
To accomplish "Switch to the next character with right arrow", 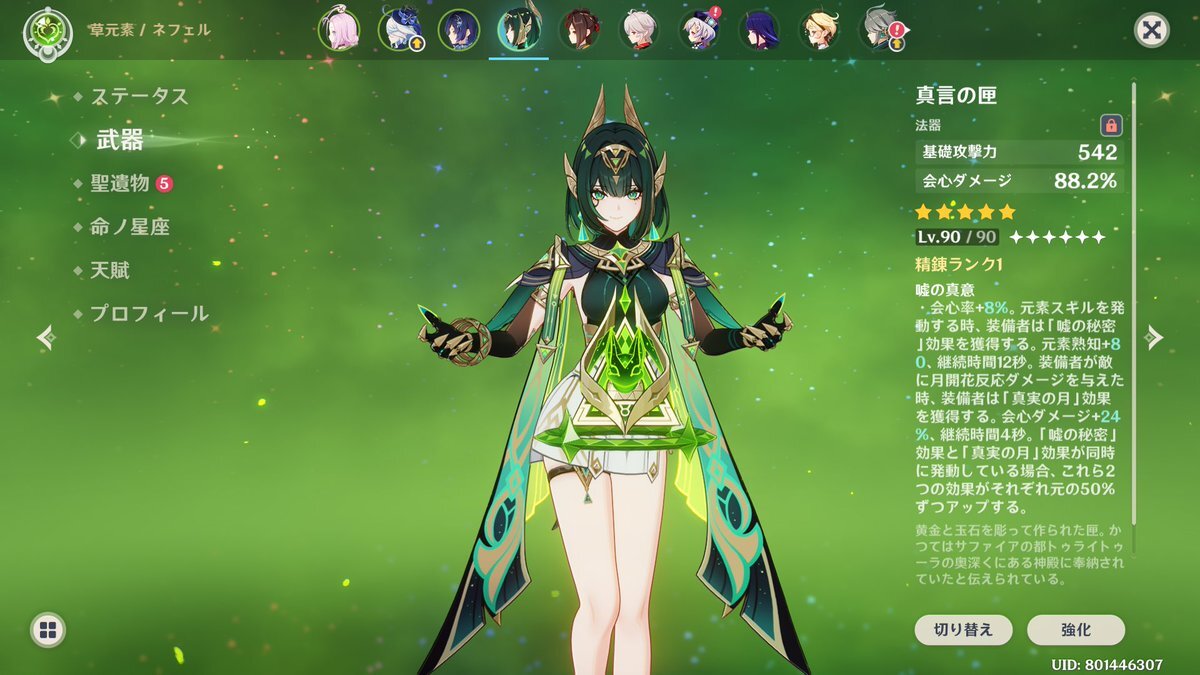I will (x=1155, y=337).
